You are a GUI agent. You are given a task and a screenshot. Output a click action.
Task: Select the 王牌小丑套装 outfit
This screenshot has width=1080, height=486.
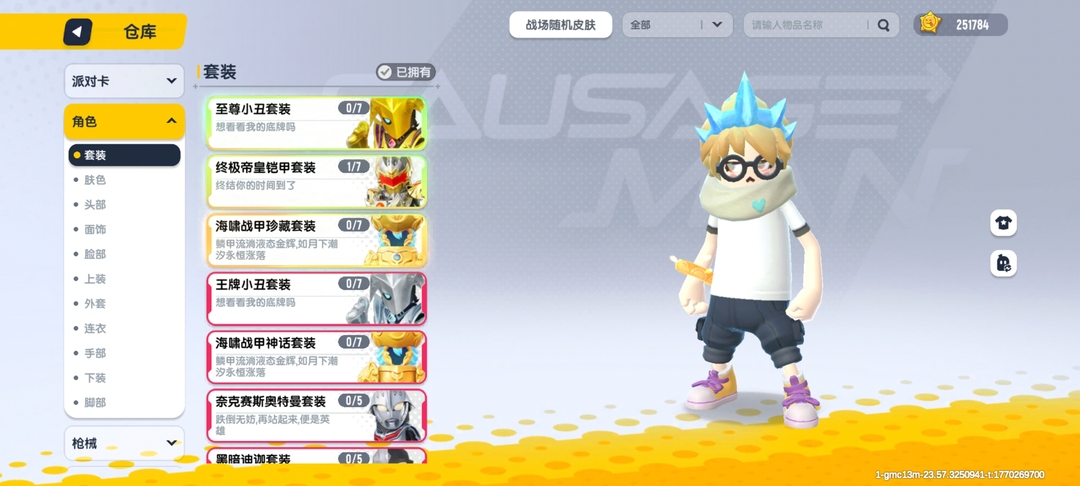[x=316, y=298]
